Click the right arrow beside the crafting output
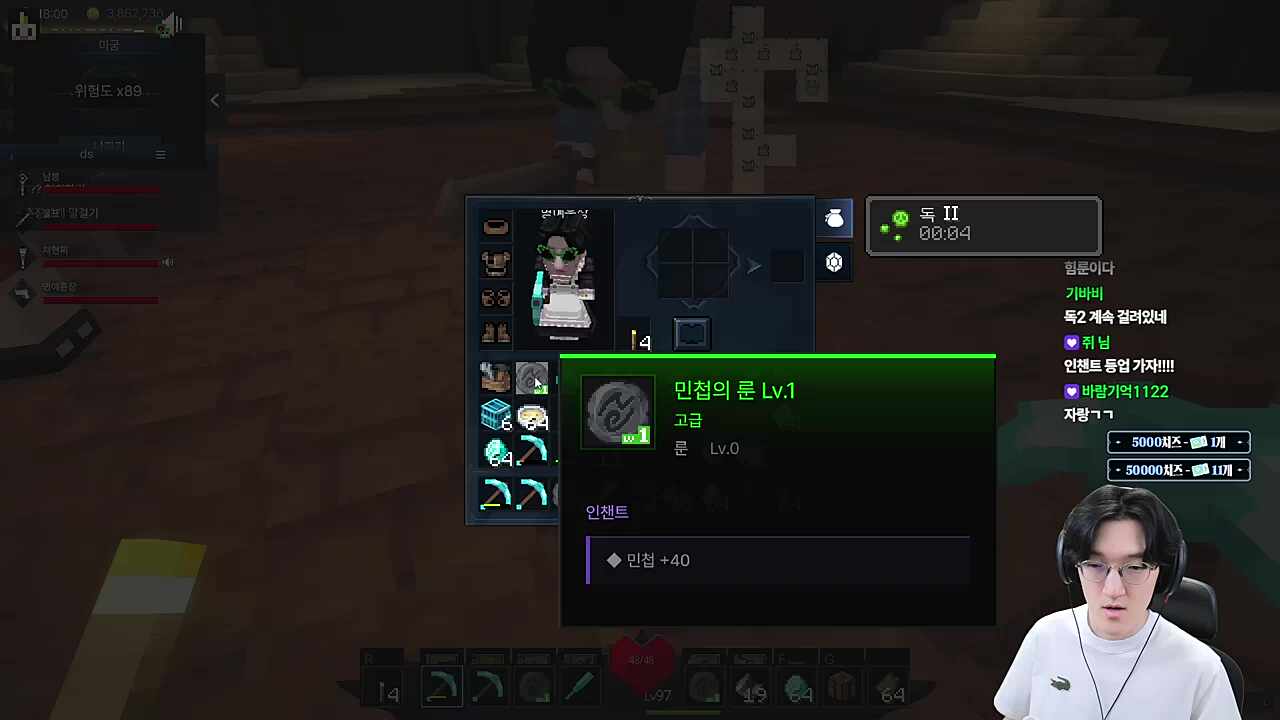The height and width of the screenshot is (720, 1280). [753, 265]
